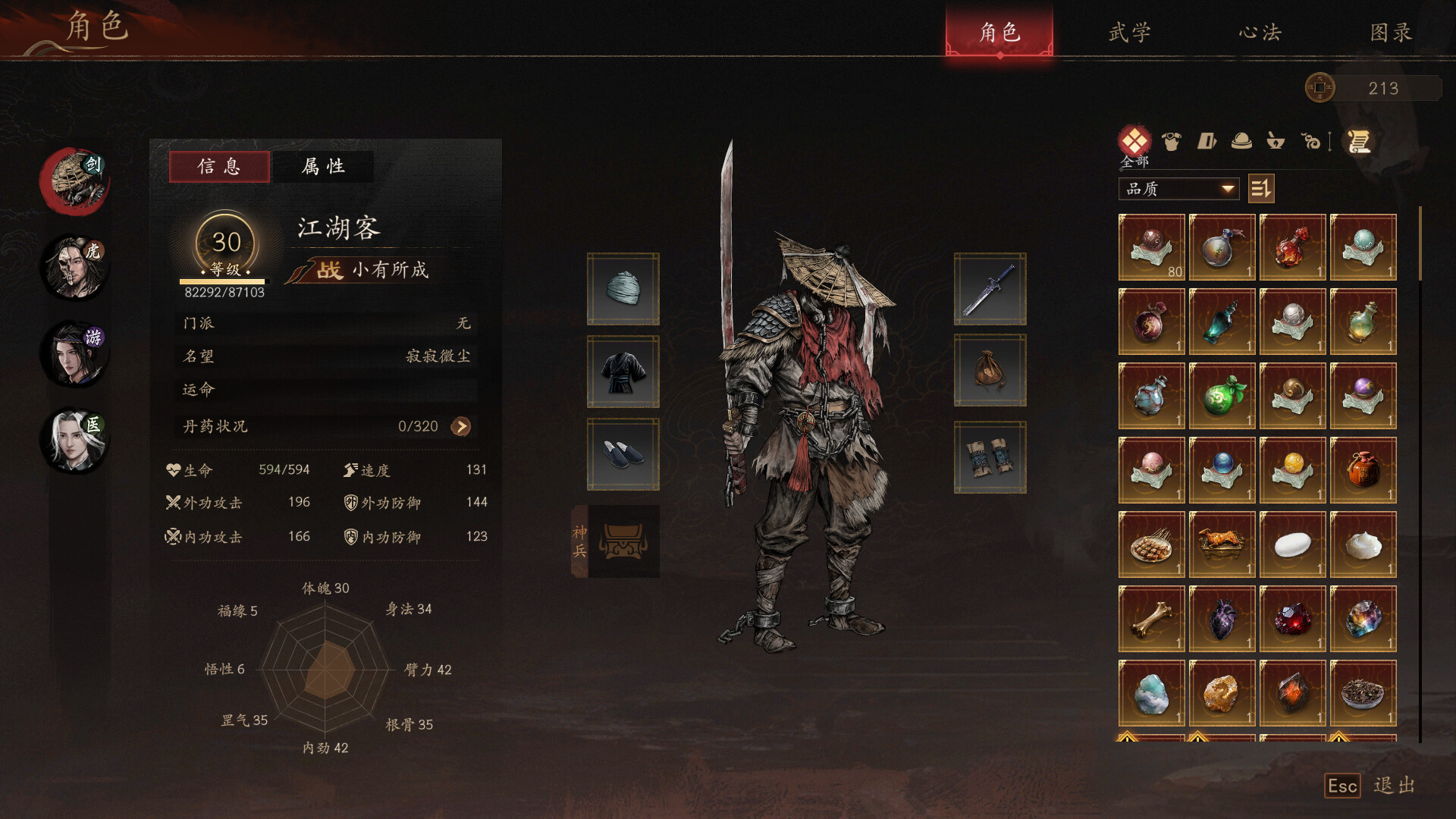Select the equipped sword weapon slot
The image size is (1456, 819).
990,289
